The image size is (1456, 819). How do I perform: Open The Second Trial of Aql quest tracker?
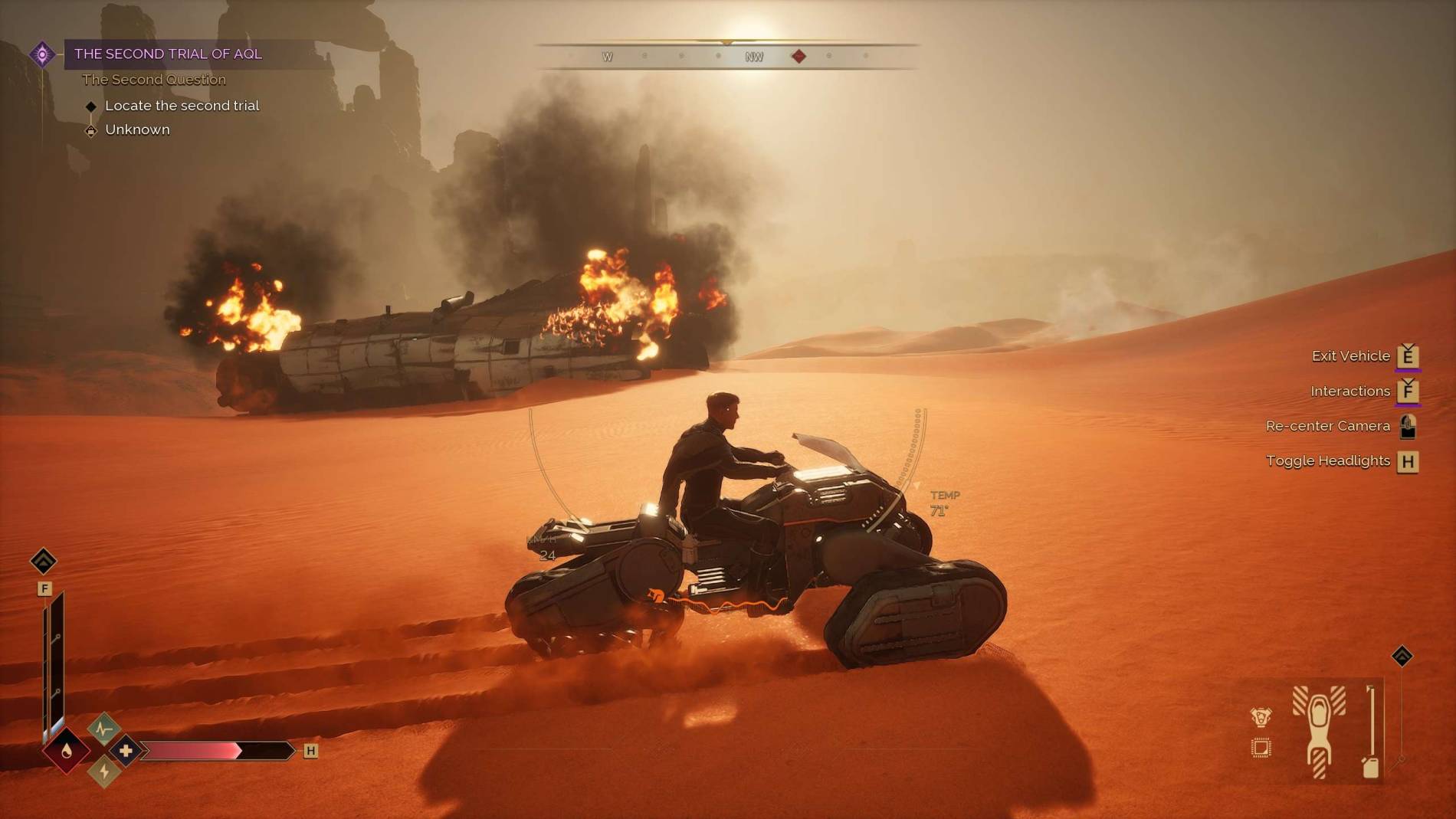(x=168, y=54)
